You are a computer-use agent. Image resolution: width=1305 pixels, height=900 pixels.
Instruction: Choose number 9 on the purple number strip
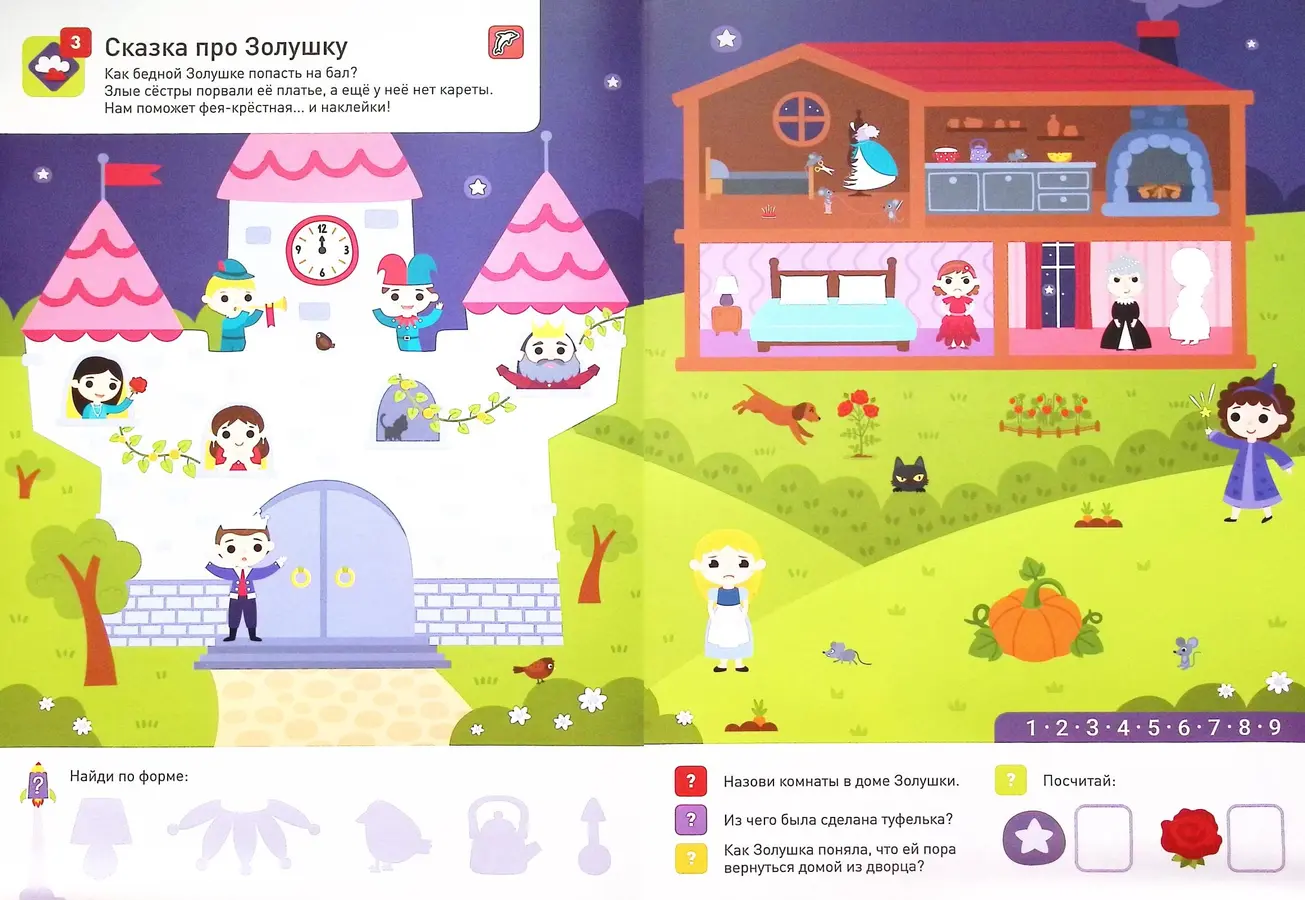point(1274,727)
